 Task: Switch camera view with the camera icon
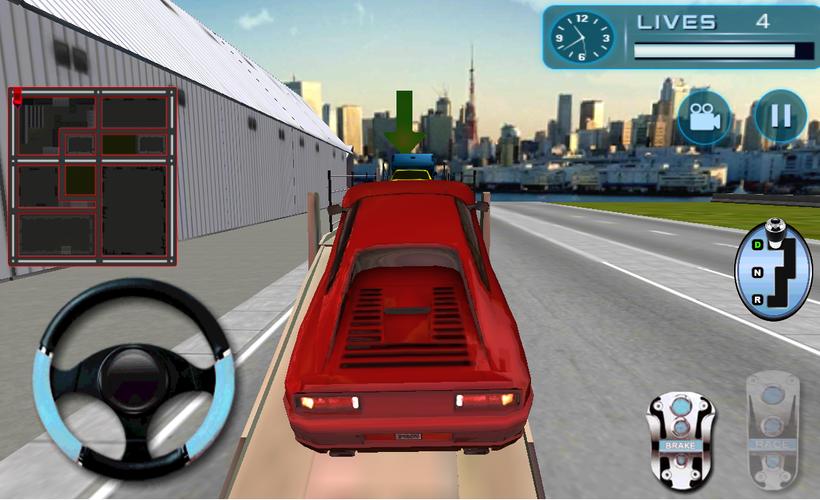704,117
